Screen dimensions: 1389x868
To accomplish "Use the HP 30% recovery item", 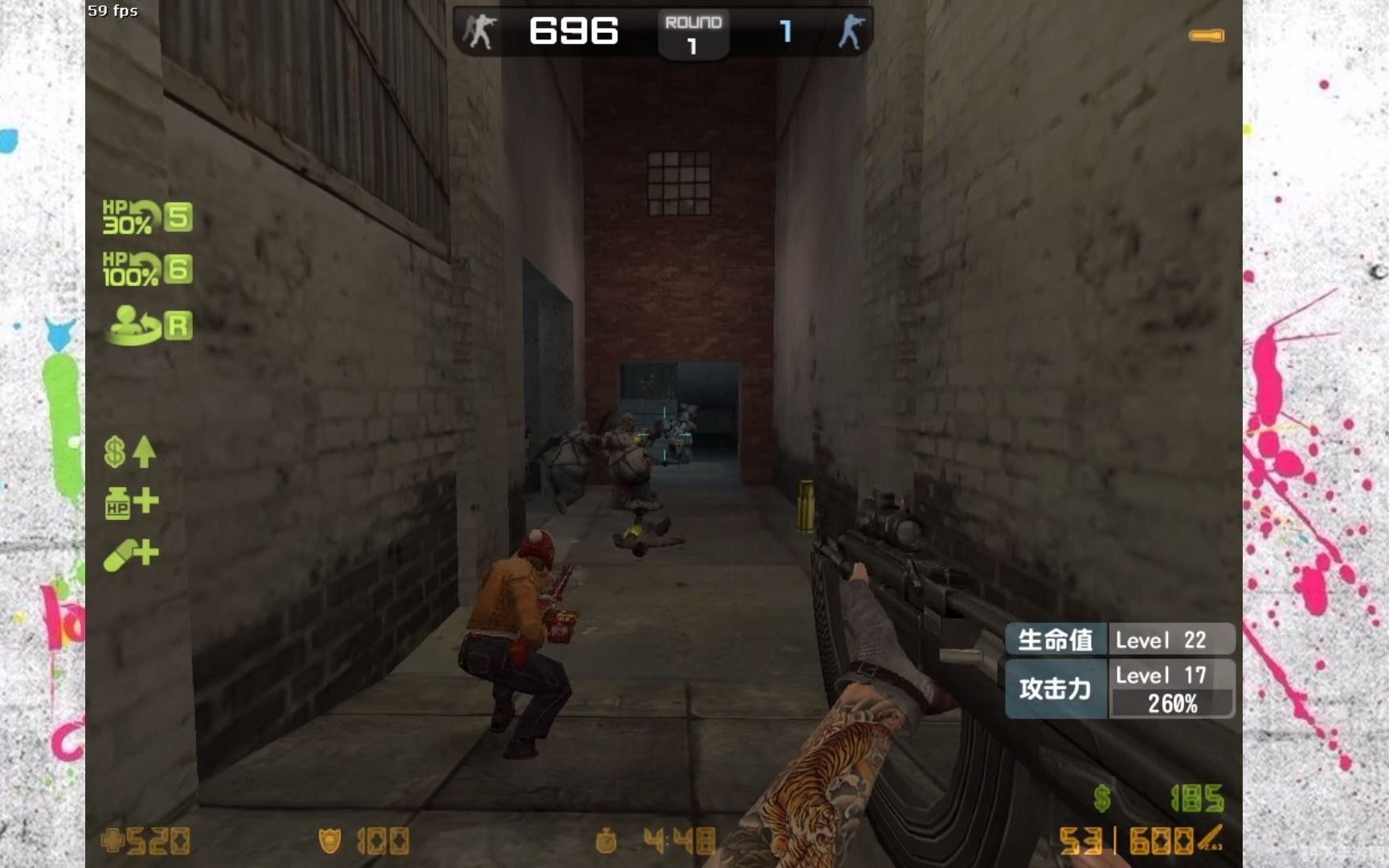I will coord(146,217).
